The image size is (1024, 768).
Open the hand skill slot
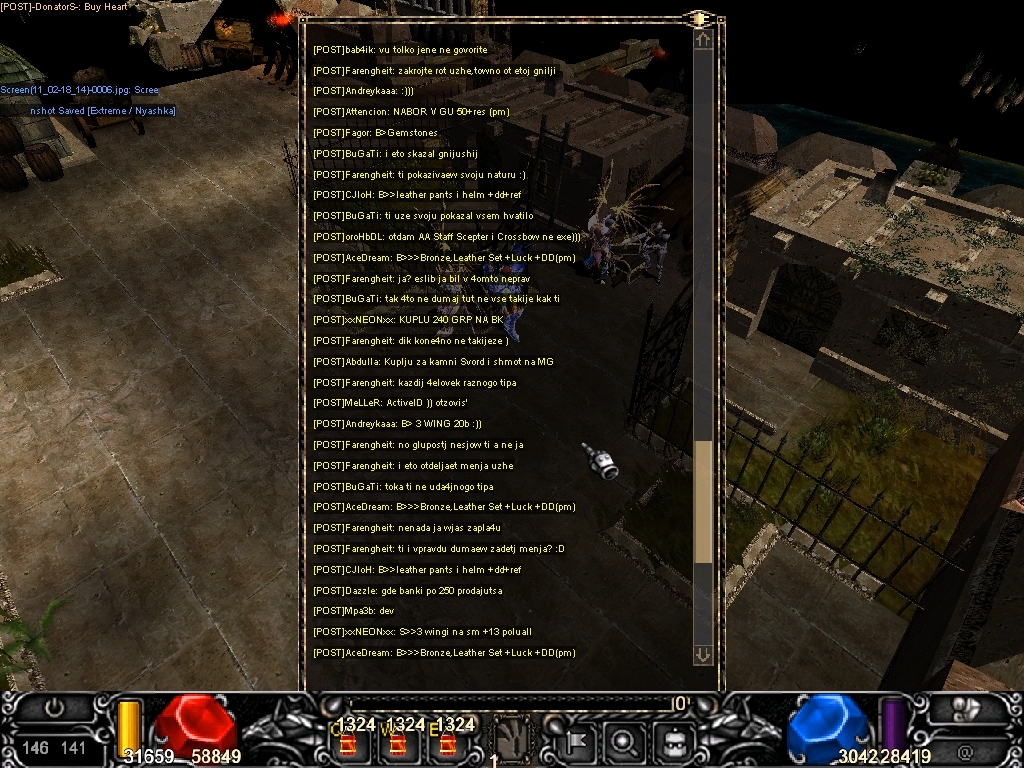tap(512, 740)
